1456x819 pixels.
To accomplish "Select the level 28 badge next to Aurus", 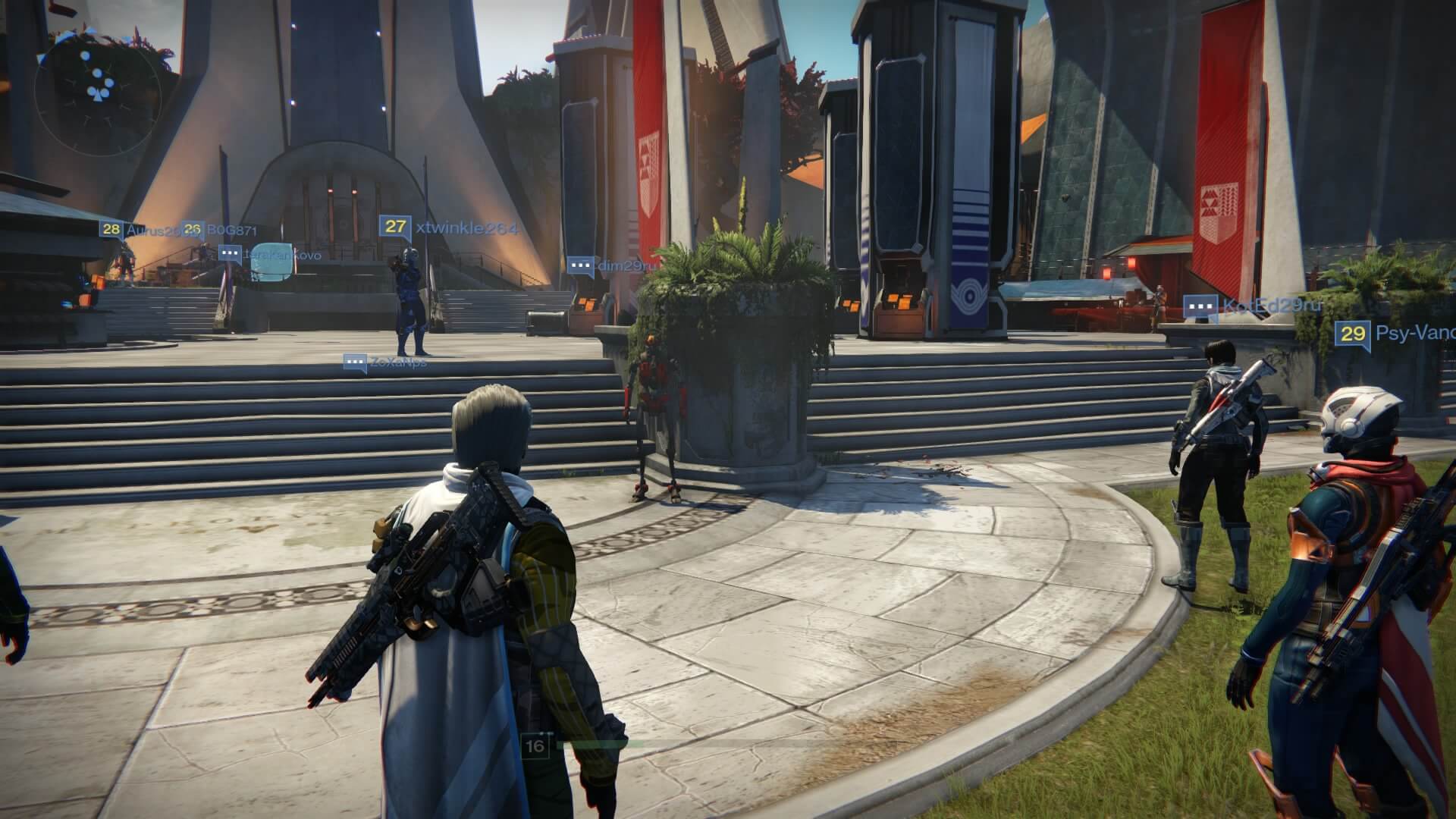I will (110, 229).
